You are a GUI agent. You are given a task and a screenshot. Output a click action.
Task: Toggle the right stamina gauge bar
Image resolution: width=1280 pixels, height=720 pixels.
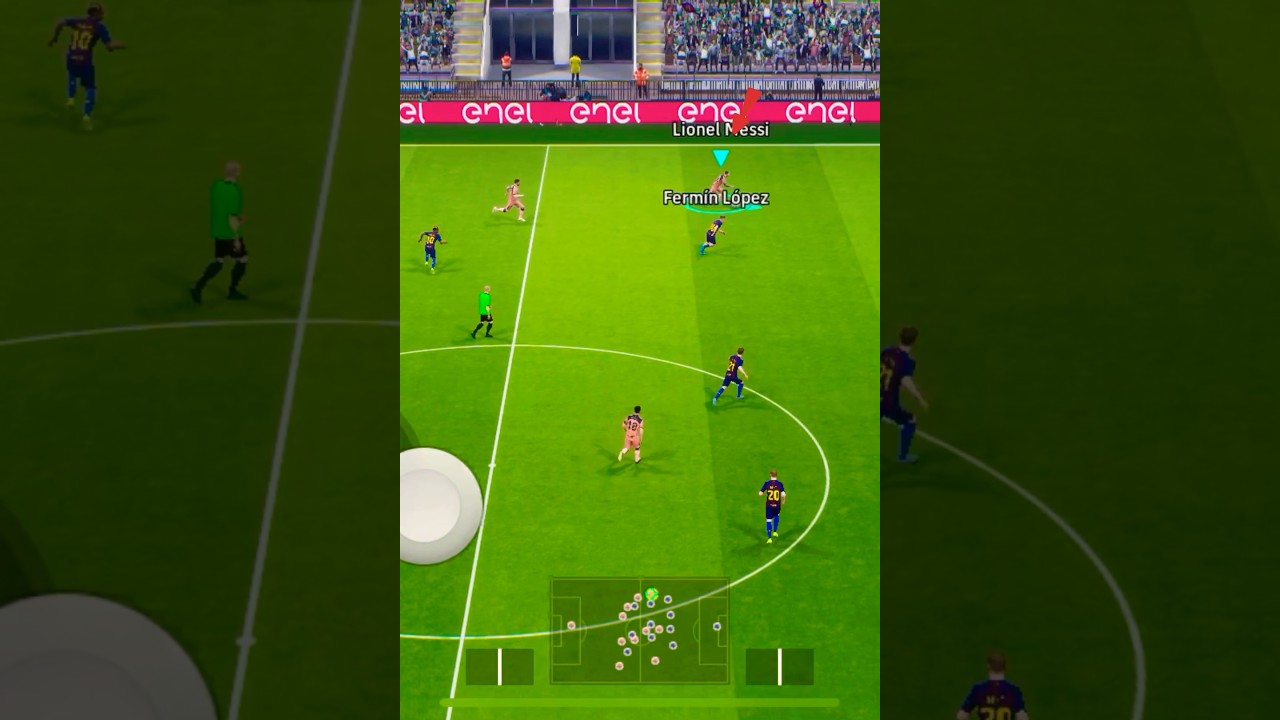pyautogui.click(x=780, y=668)
